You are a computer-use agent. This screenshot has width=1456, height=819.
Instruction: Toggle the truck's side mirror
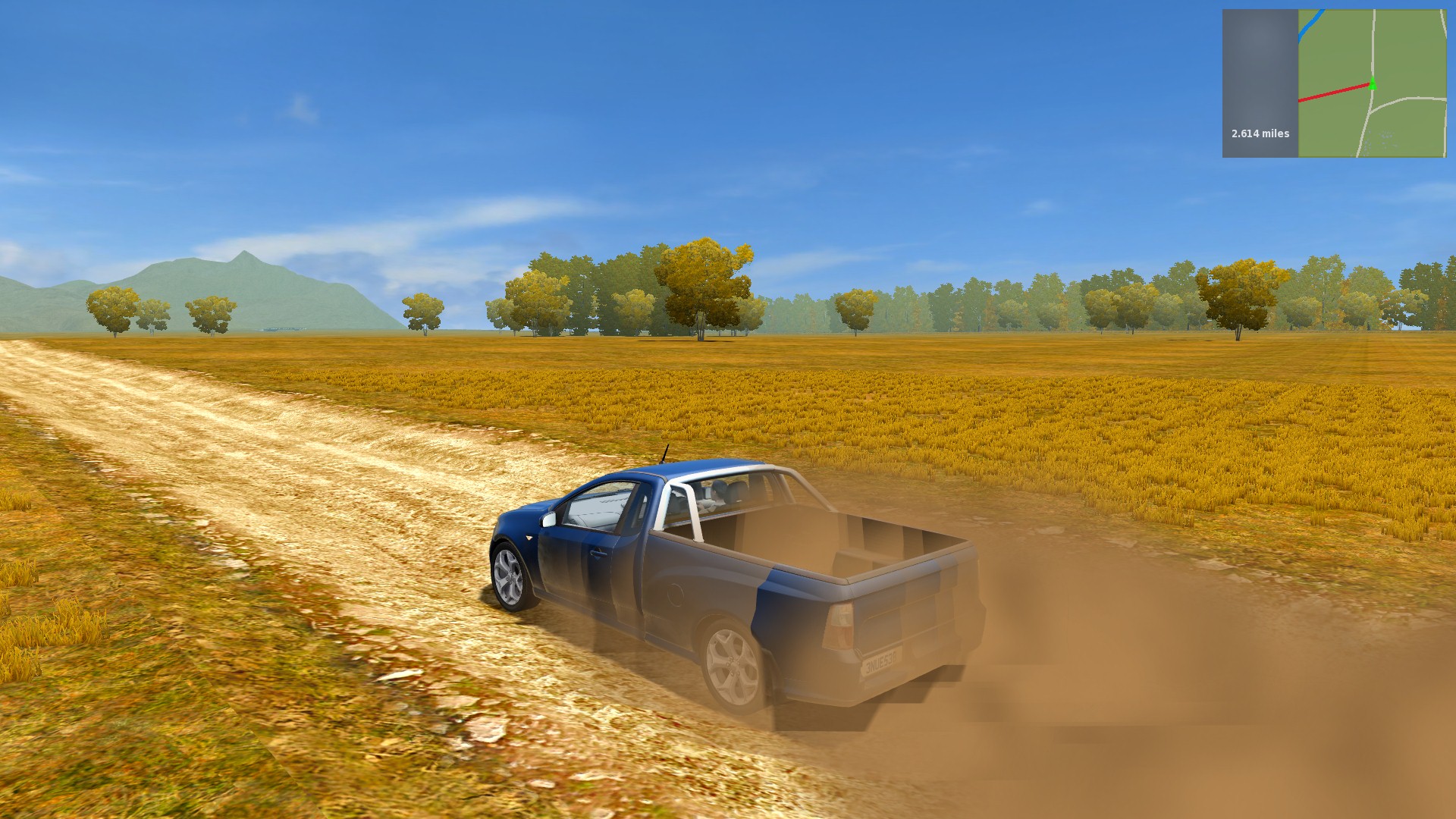(548, 520)
